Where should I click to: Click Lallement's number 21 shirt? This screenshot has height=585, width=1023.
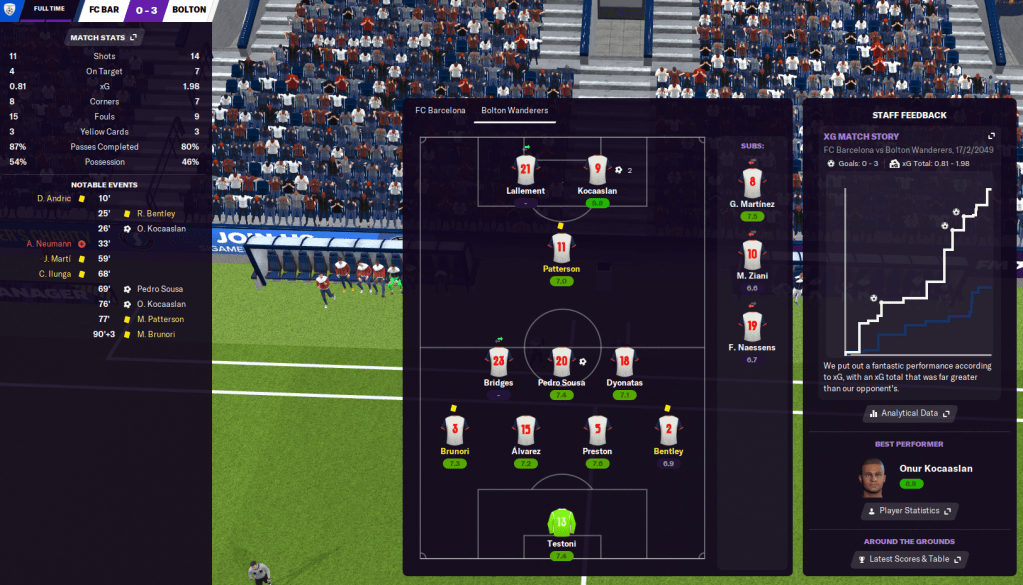tap(526, 168)
